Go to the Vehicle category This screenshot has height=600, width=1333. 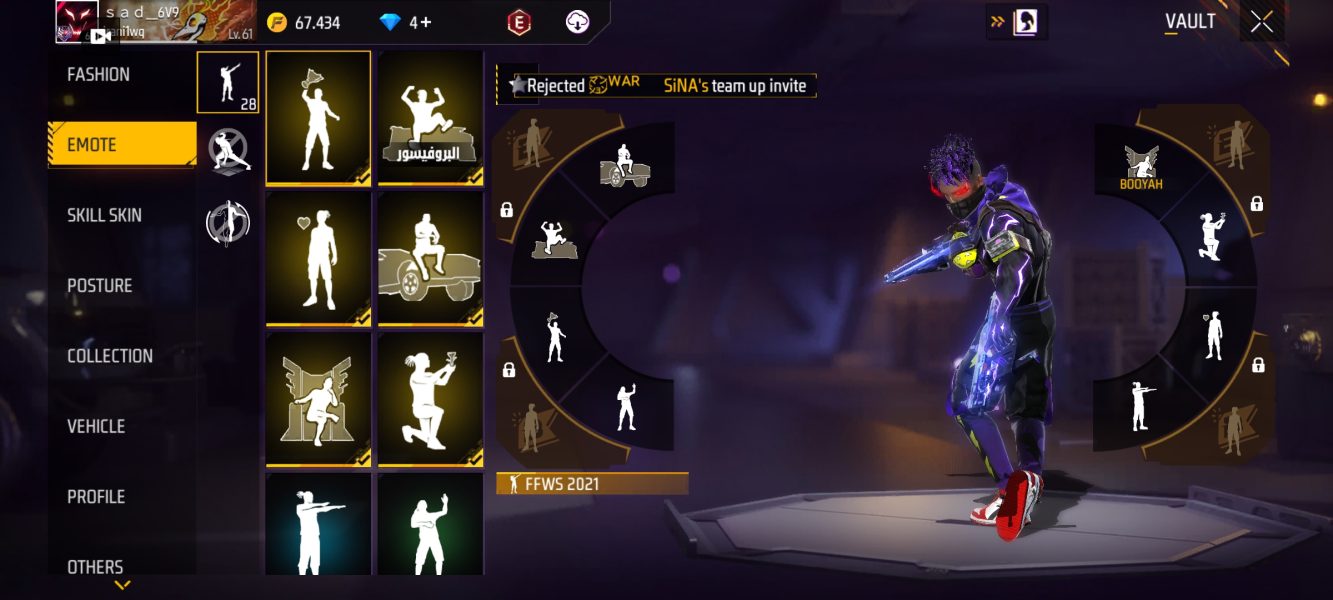tap(96, 426)
